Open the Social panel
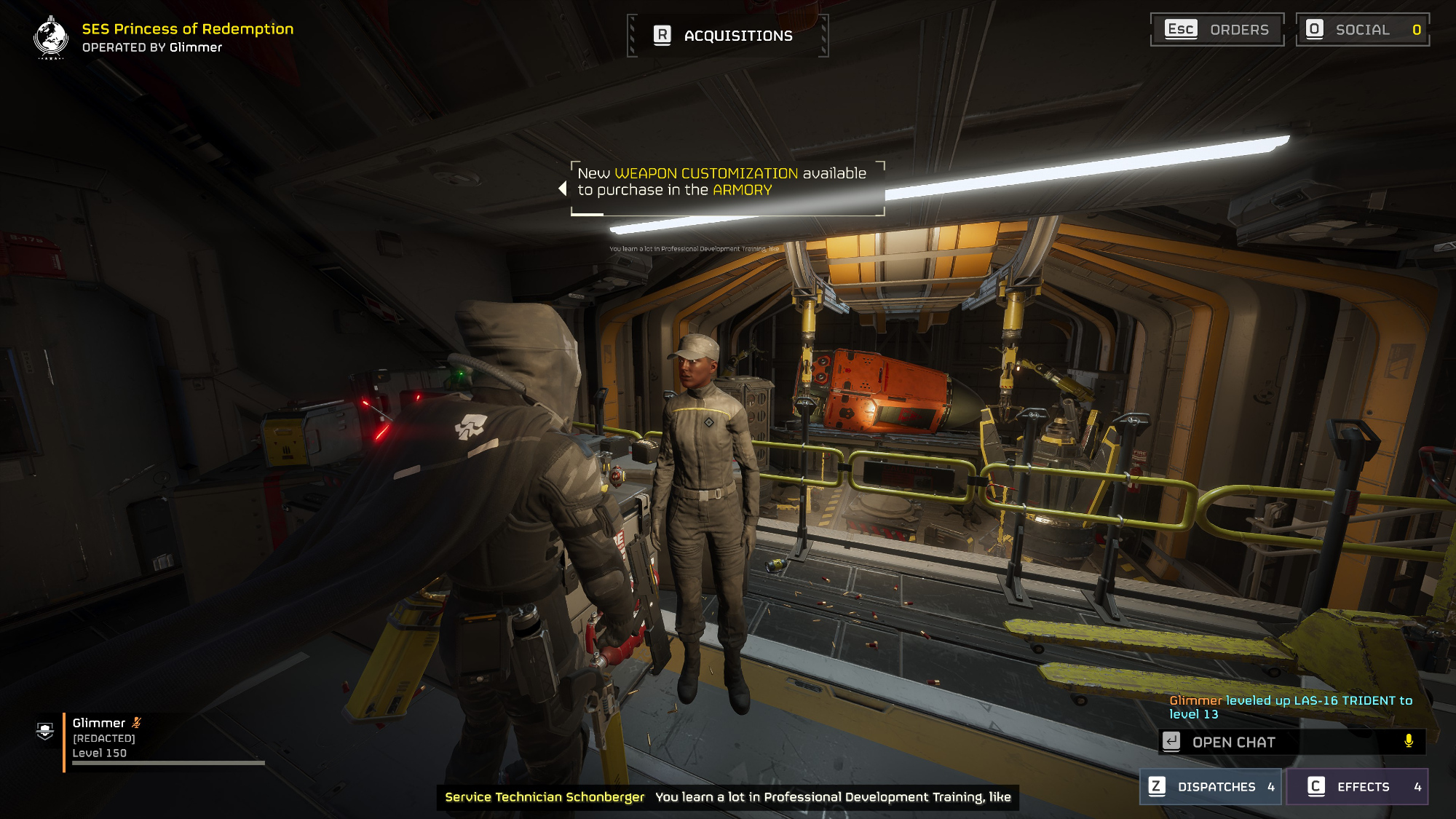 pyautogui.click(x=1362, y=30)
